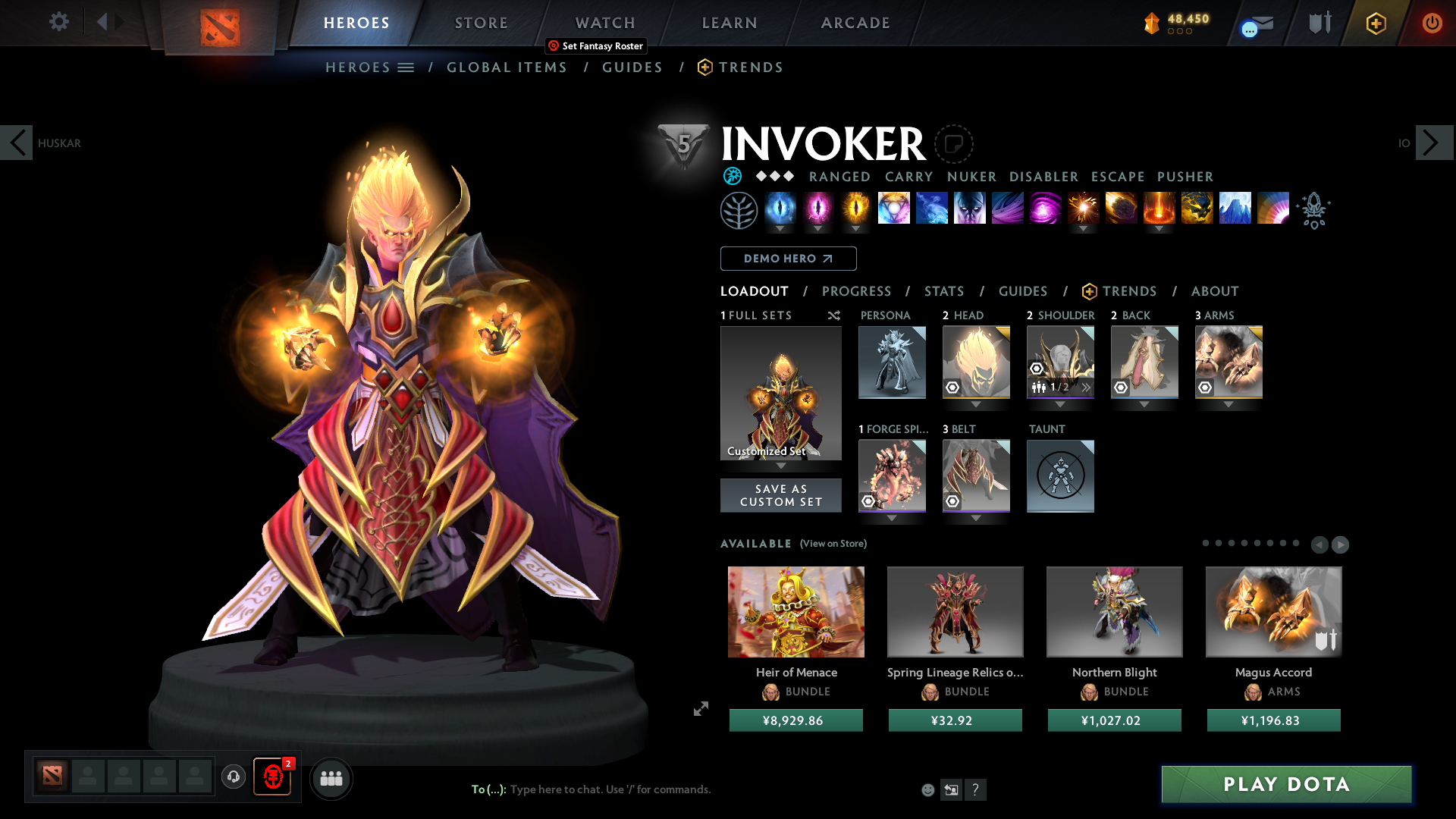The image size is (1456, 819).
Task: Open the settings gear icon
Action: [58, 21]
